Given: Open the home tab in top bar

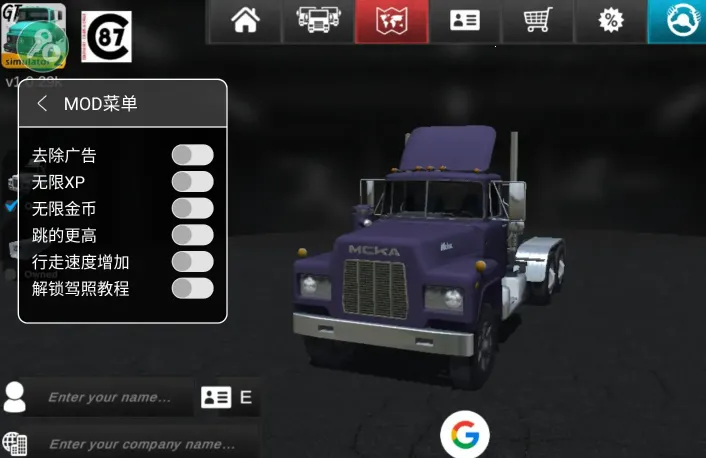Looking at the screenshot, I should coord(245,21).
